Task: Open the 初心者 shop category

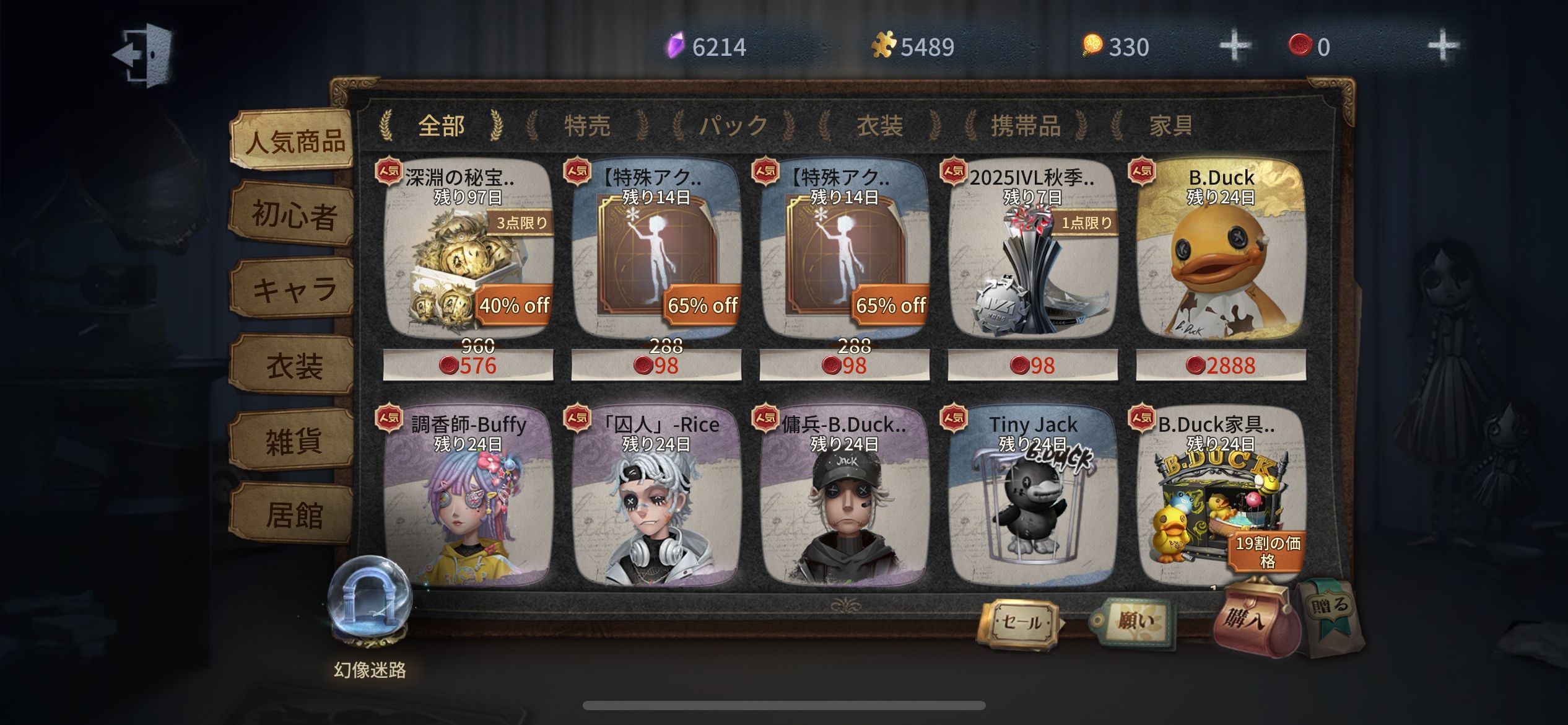Action: (294, 215)
